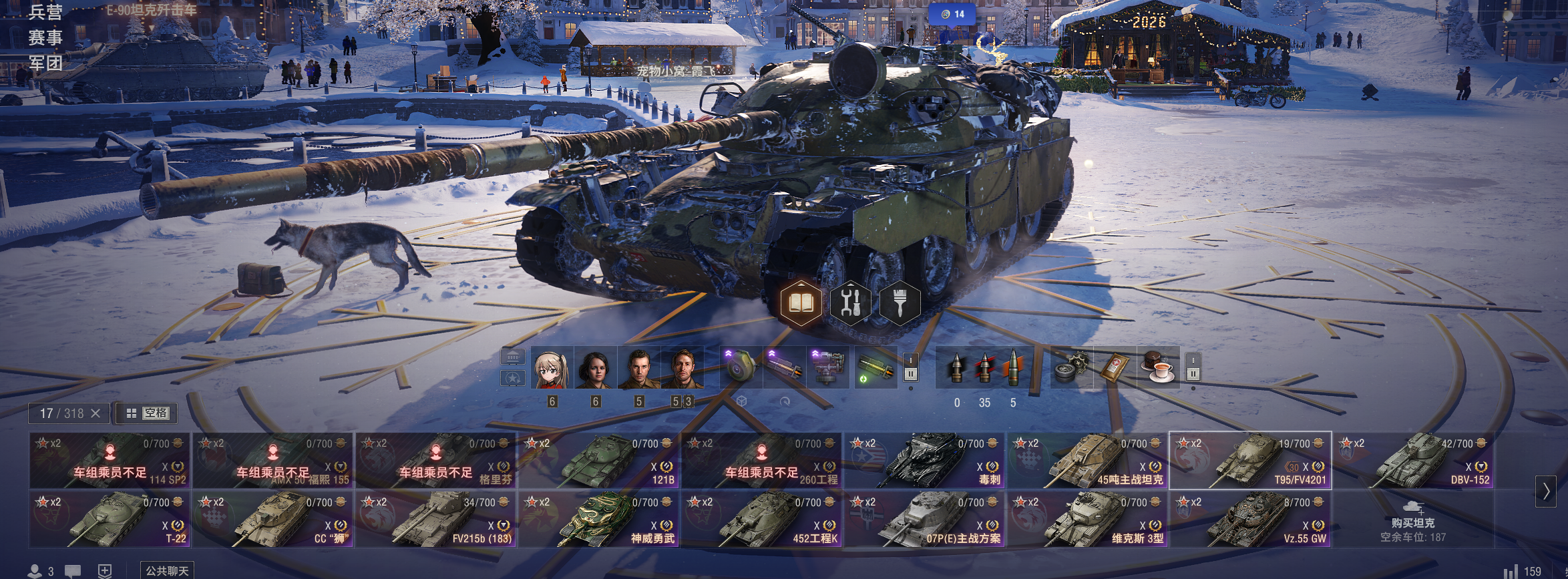This screenshot has width=1568, height=579.
Task: Open the 兵营 barracks menu
Action: point(45,12)
